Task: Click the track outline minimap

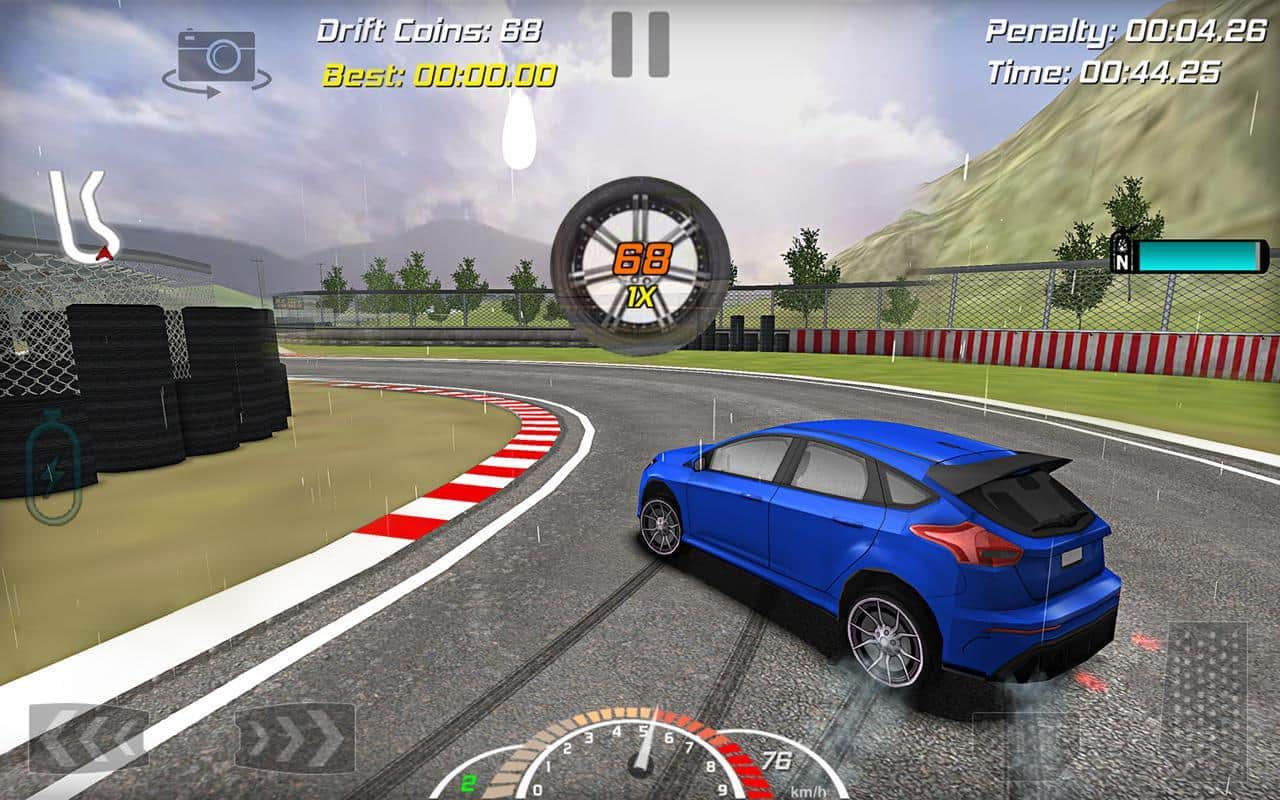Action: tap(85, 220)
